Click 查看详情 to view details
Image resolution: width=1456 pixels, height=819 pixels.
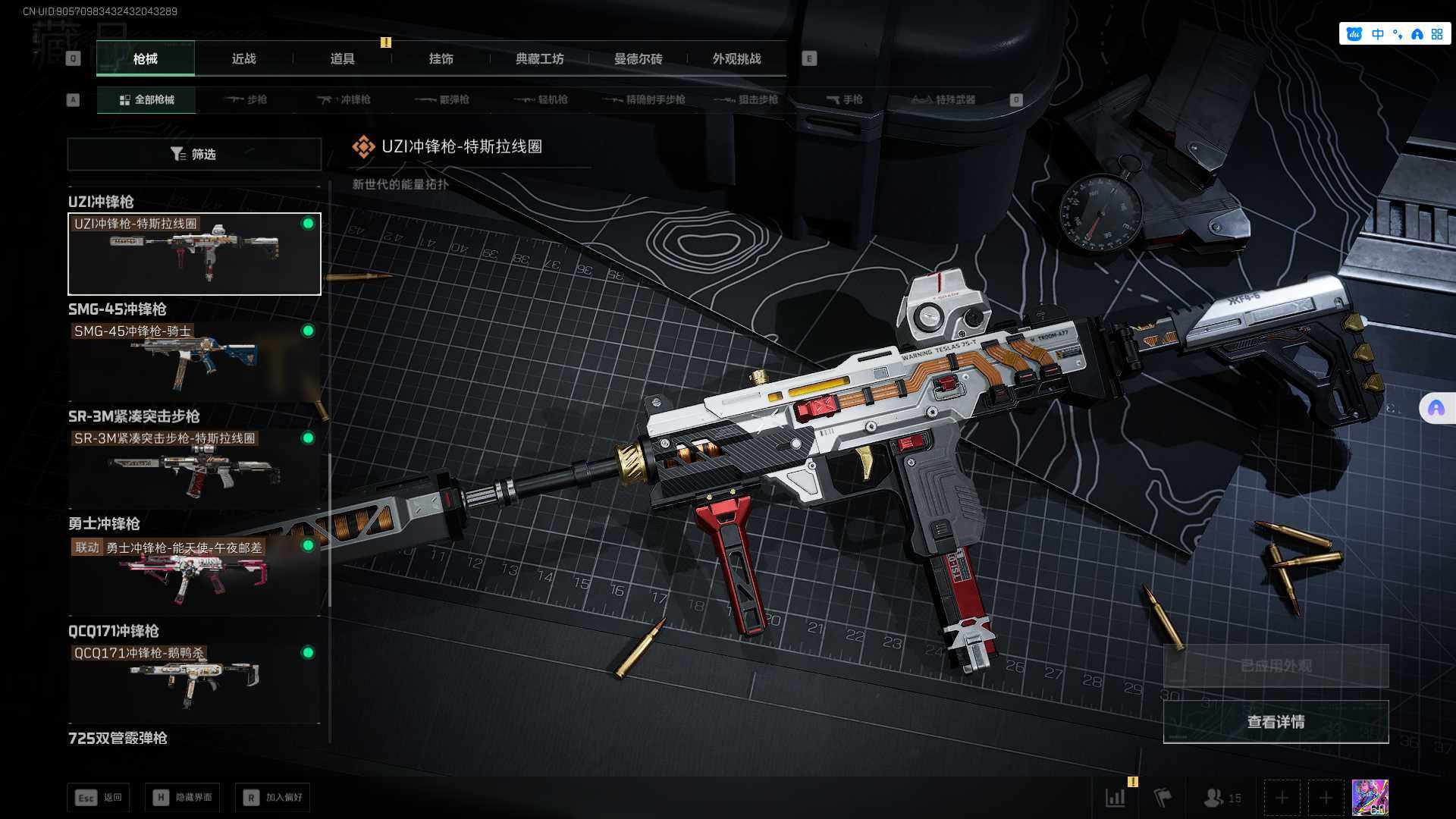click(x=1276, y=722)
